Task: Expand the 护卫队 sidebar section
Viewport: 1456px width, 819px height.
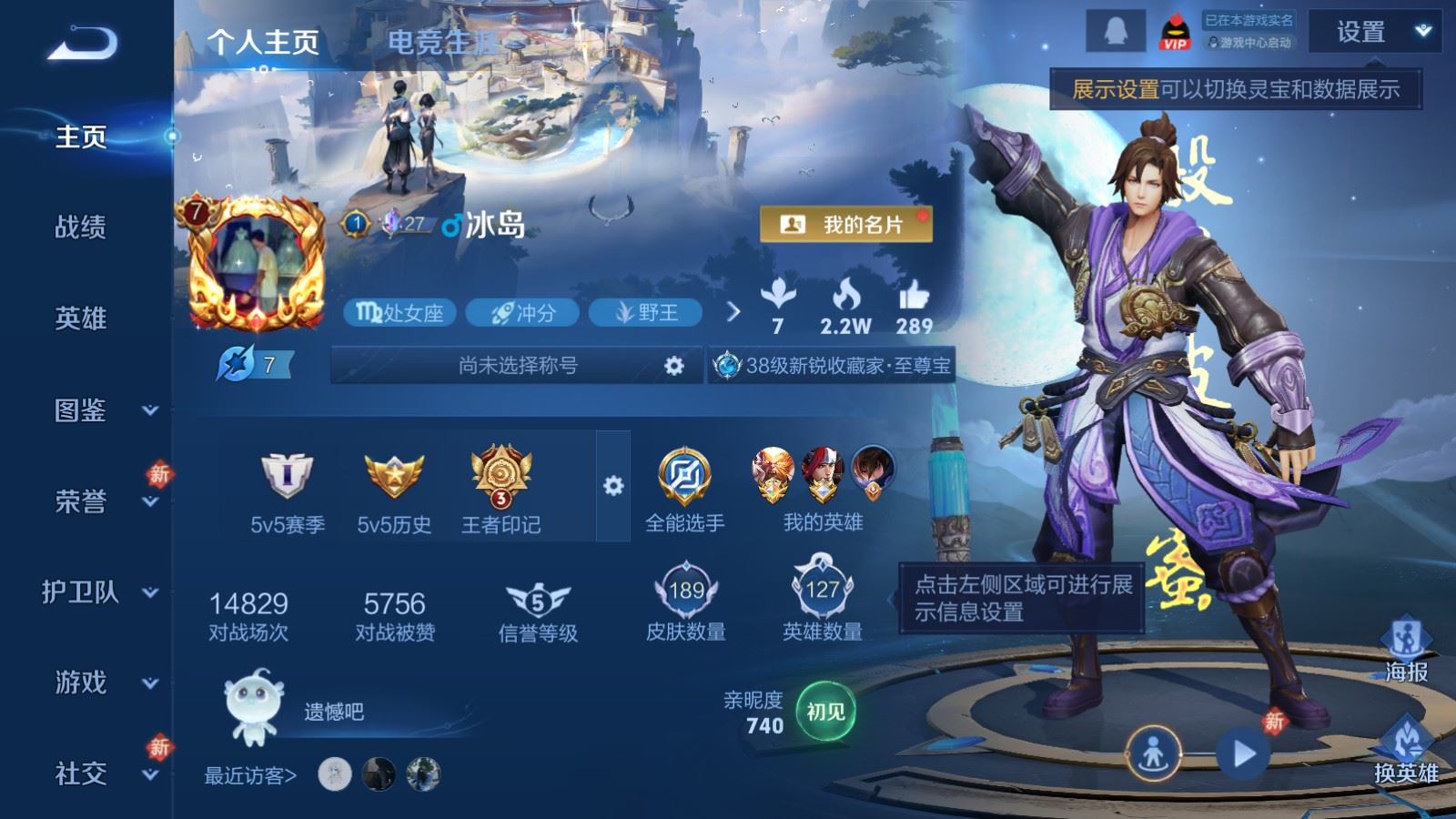Action: click(x=100, y=592)
